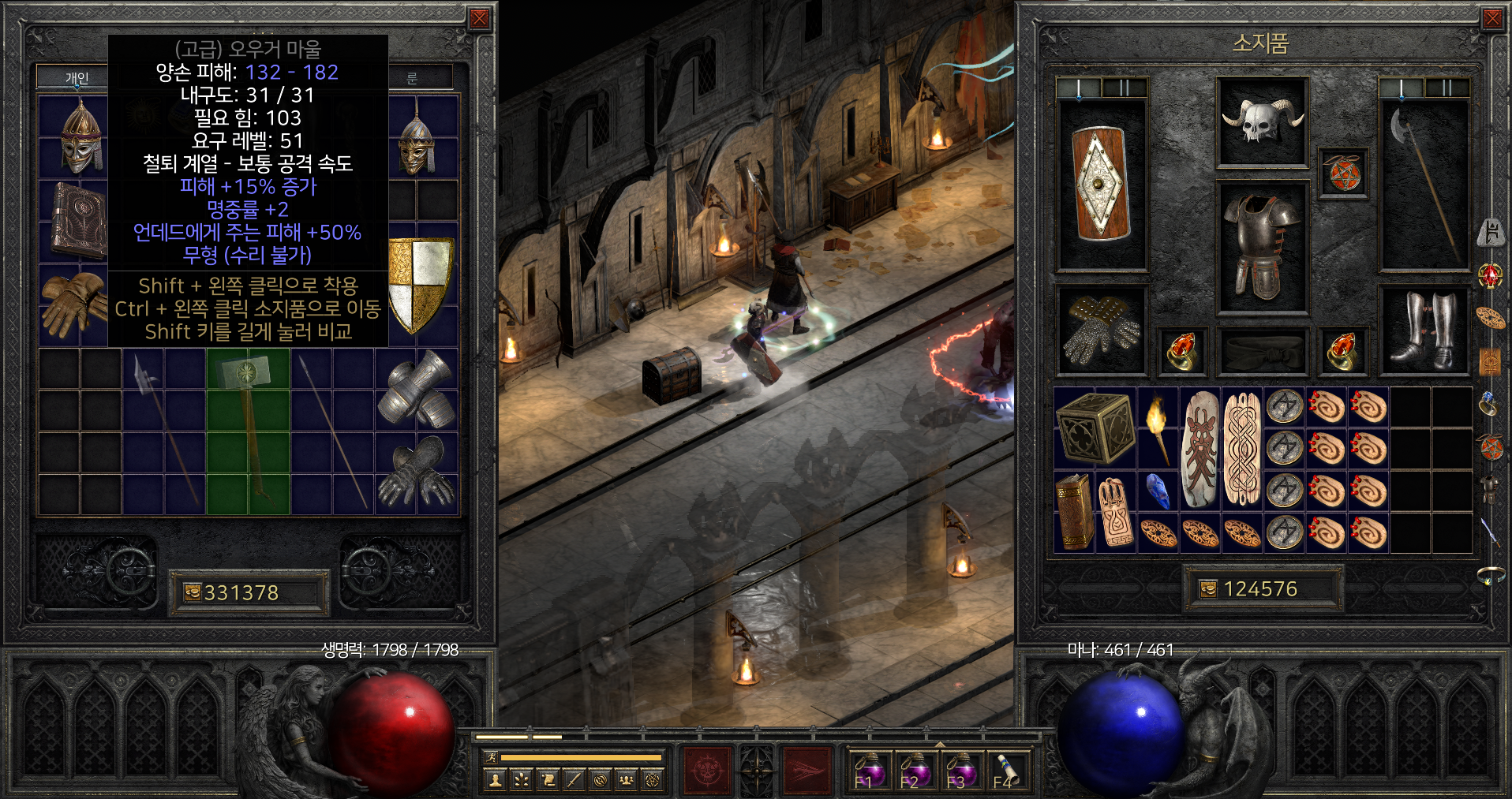
Task: Open the skill tree button
Action: (x=522, y=780)
